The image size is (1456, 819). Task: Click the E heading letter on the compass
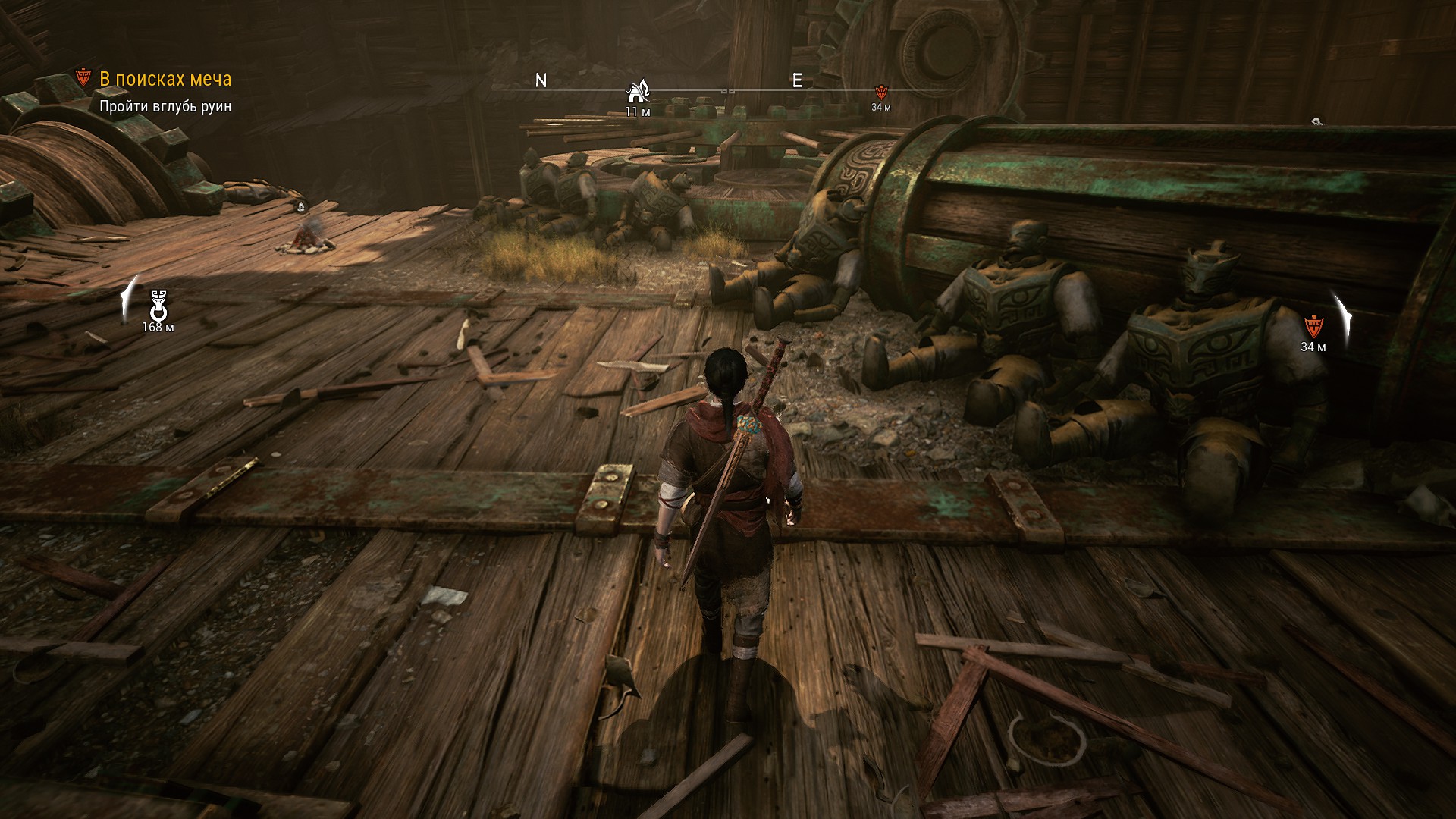point(797,81)
